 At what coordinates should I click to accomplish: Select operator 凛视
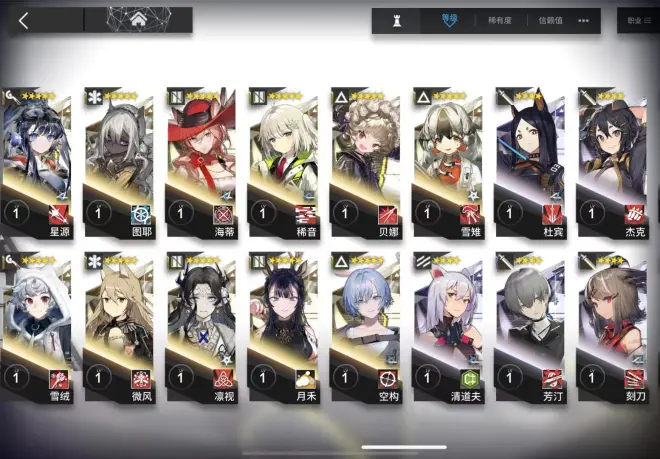click(201, 322)
